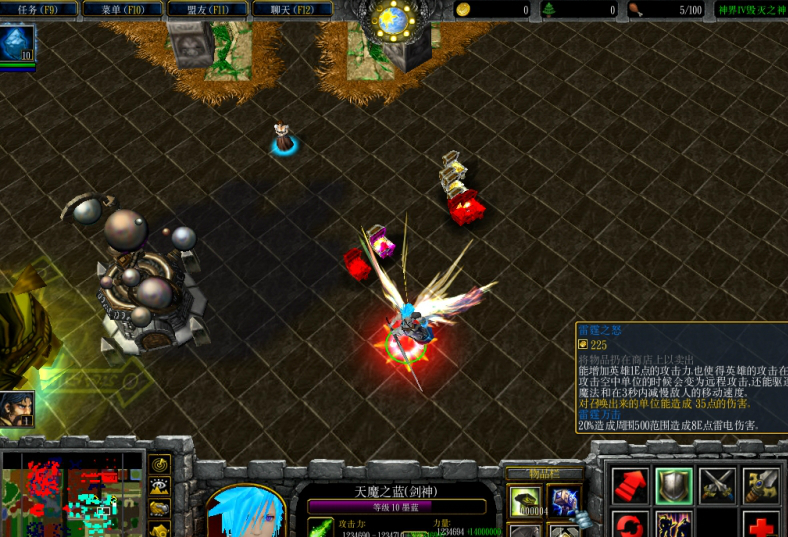Open the red cross hero skills button
Viewport: 788px width, 537px height.
coord(761,525)
